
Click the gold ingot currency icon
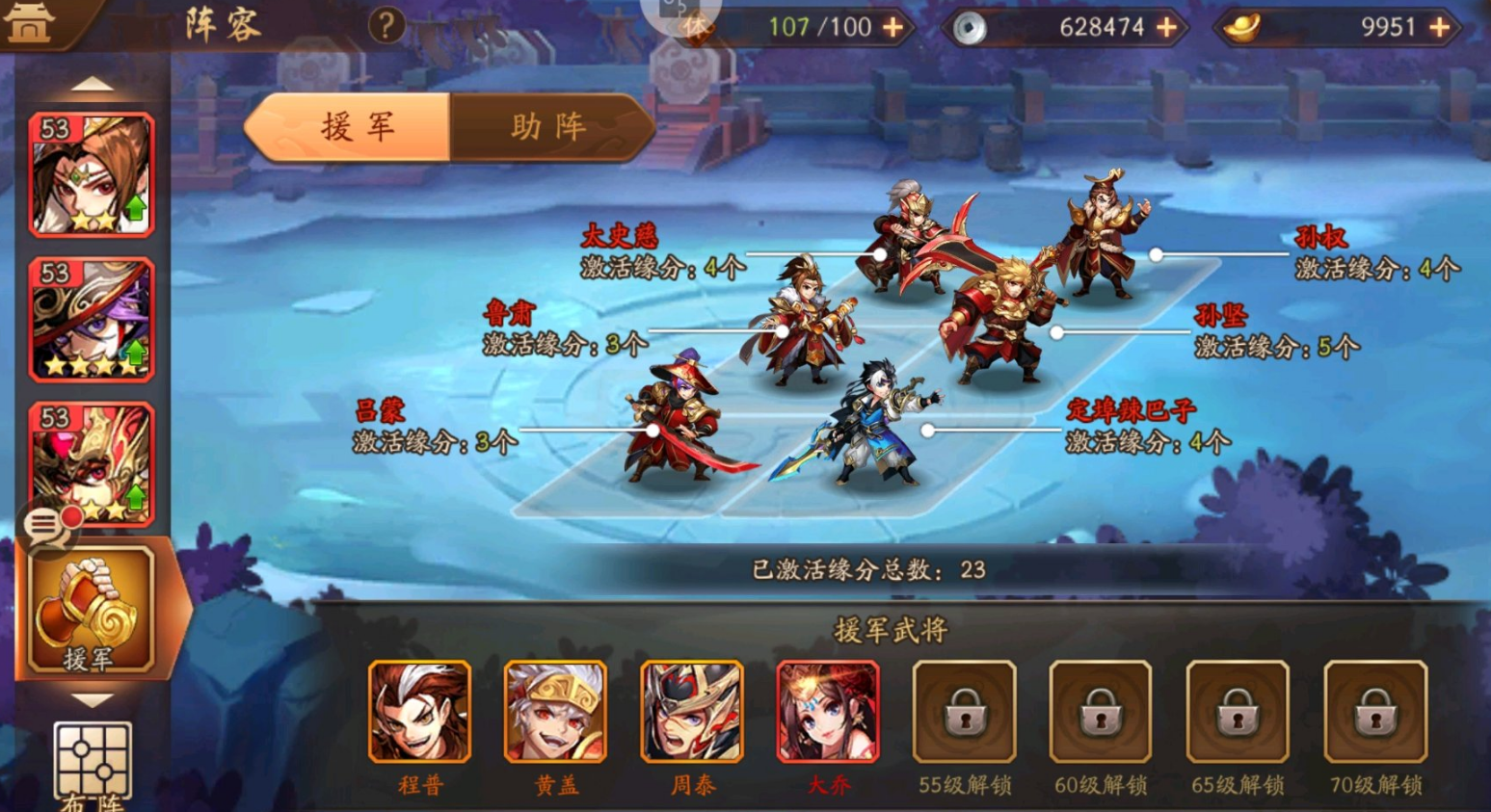tap(1238, 26)
